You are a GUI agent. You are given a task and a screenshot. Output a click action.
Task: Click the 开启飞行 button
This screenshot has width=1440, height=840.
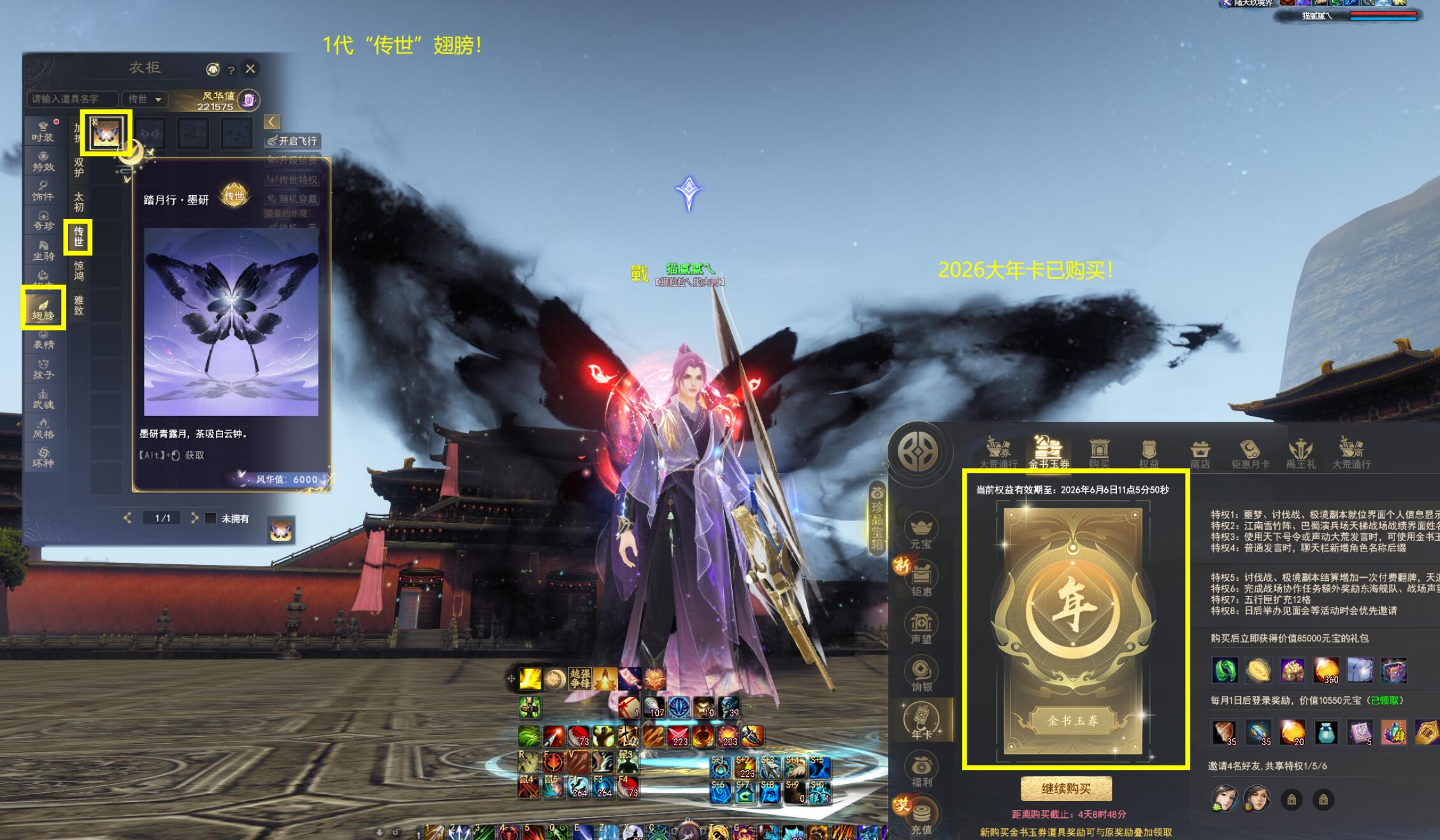tap(292, 141)
